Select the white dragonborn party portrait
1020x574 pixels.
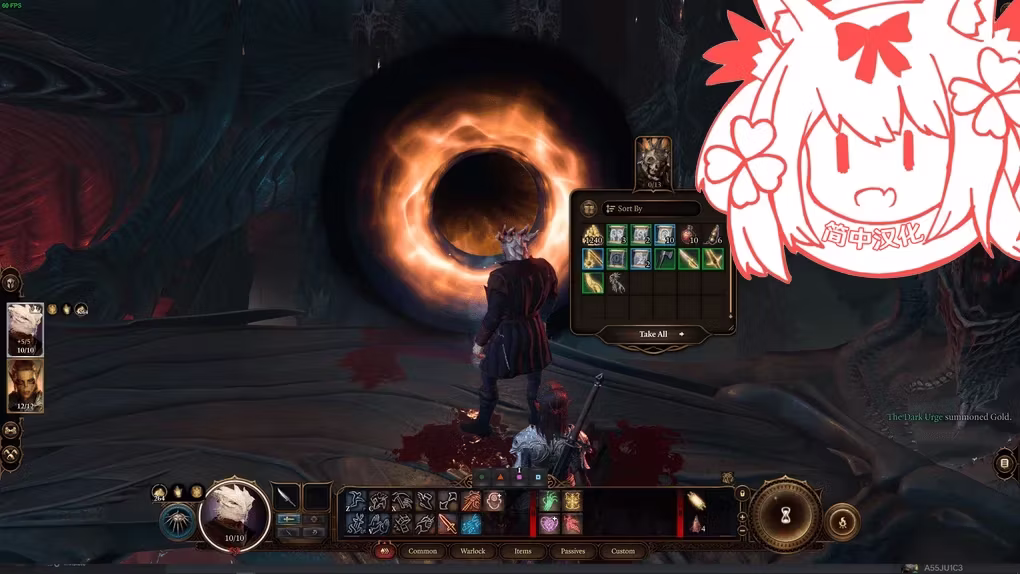[25, 329]
